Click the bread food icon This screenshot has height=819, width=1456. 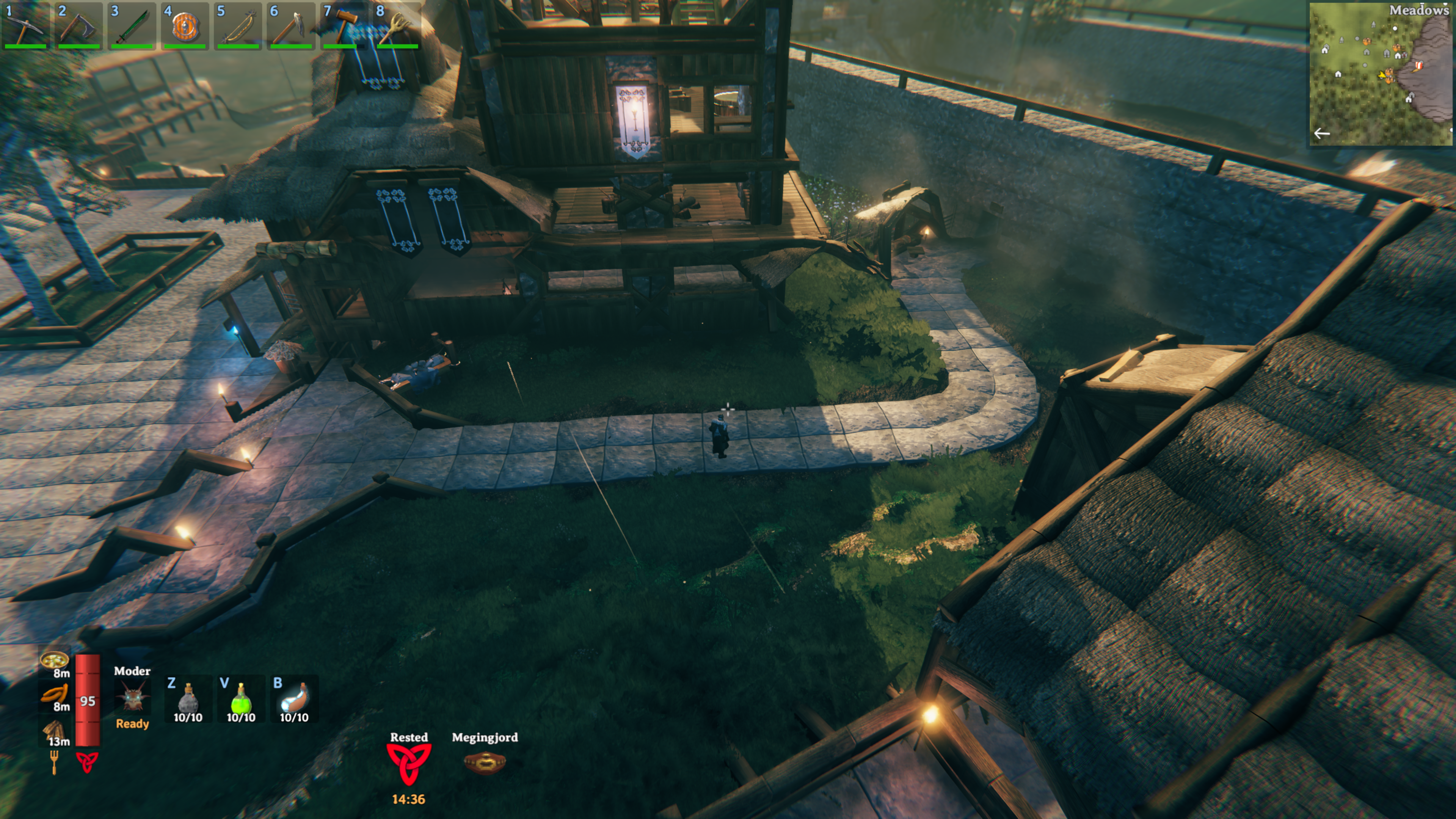[x=54, y=730]
